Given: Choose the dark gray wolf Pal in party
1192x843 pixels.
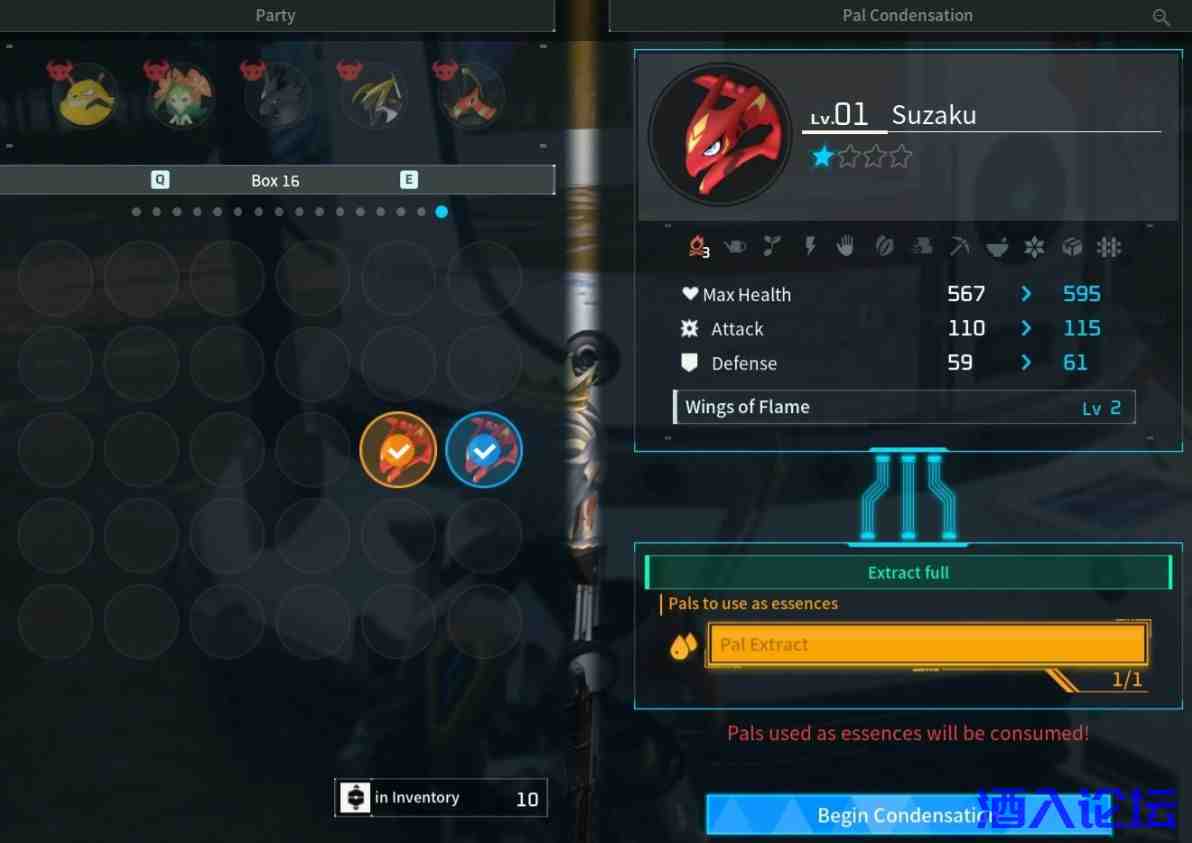Looking at the screenshot, I should tap(277, 98).
